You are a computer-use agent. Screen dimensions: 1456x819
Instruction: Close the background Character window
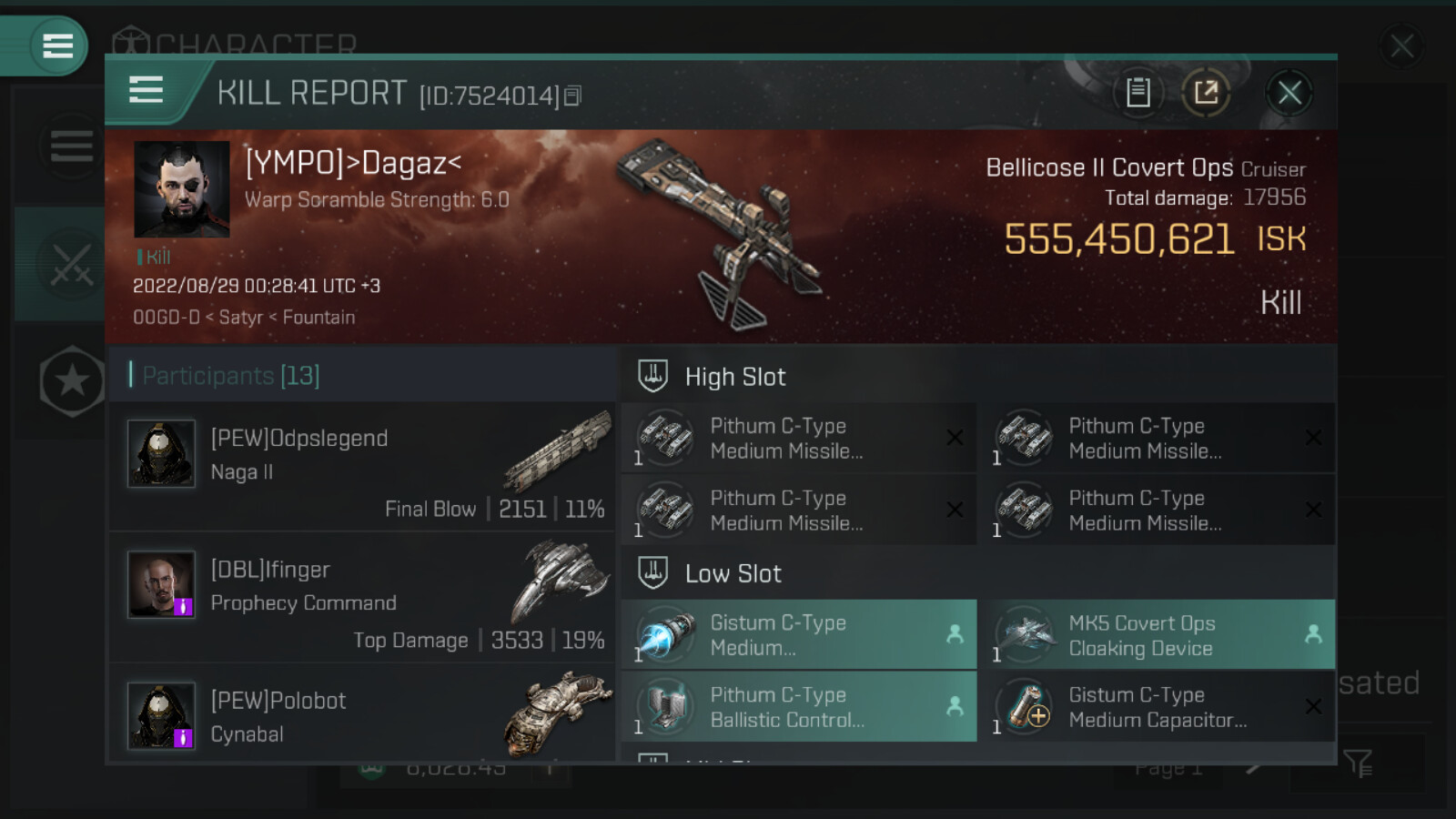point(1401,45)
